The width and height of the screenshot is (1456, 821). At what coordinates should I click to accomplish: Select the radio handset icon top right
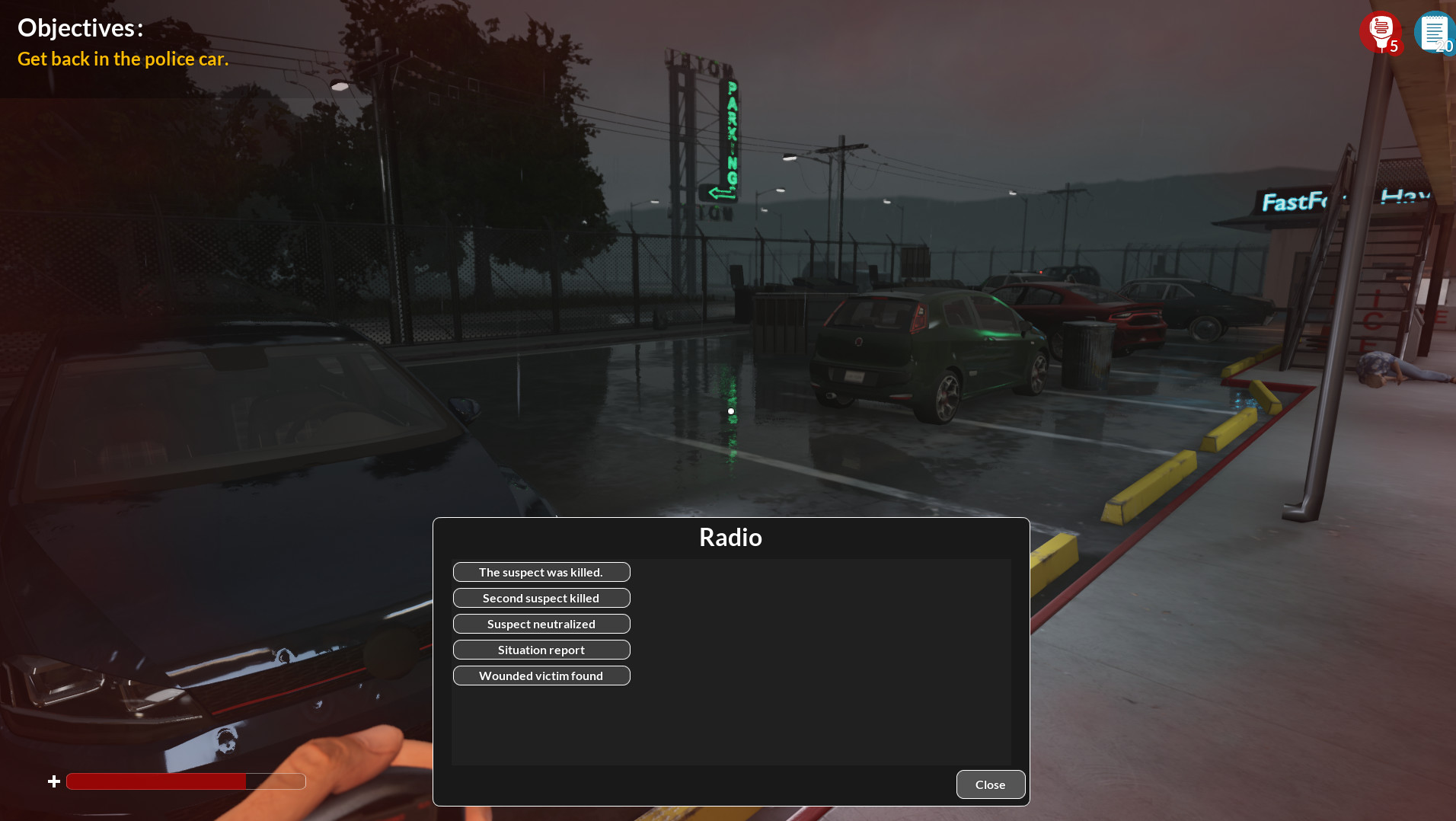coord(1380,32)
